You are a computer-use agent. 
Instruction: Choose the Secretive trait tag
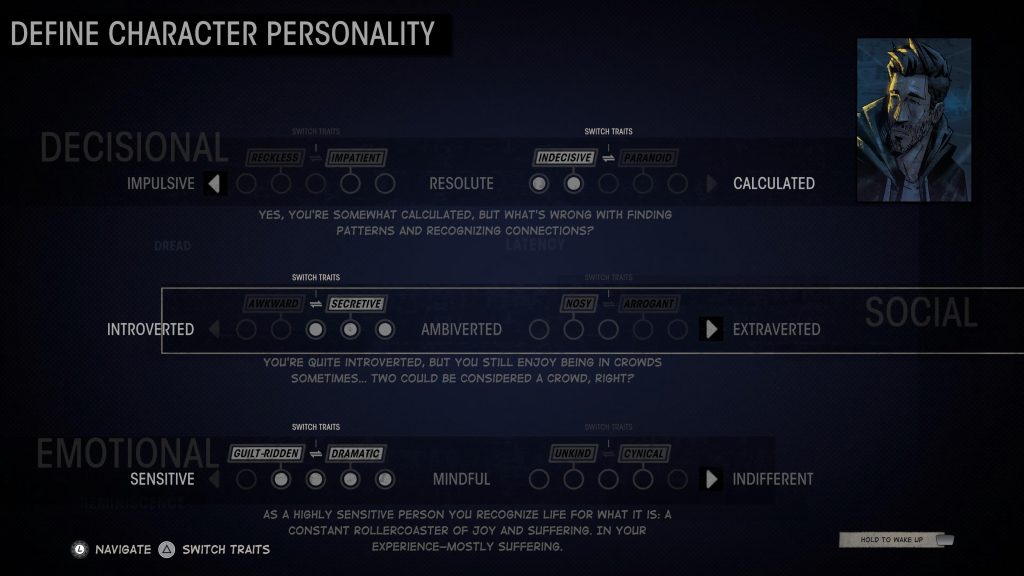356,303
